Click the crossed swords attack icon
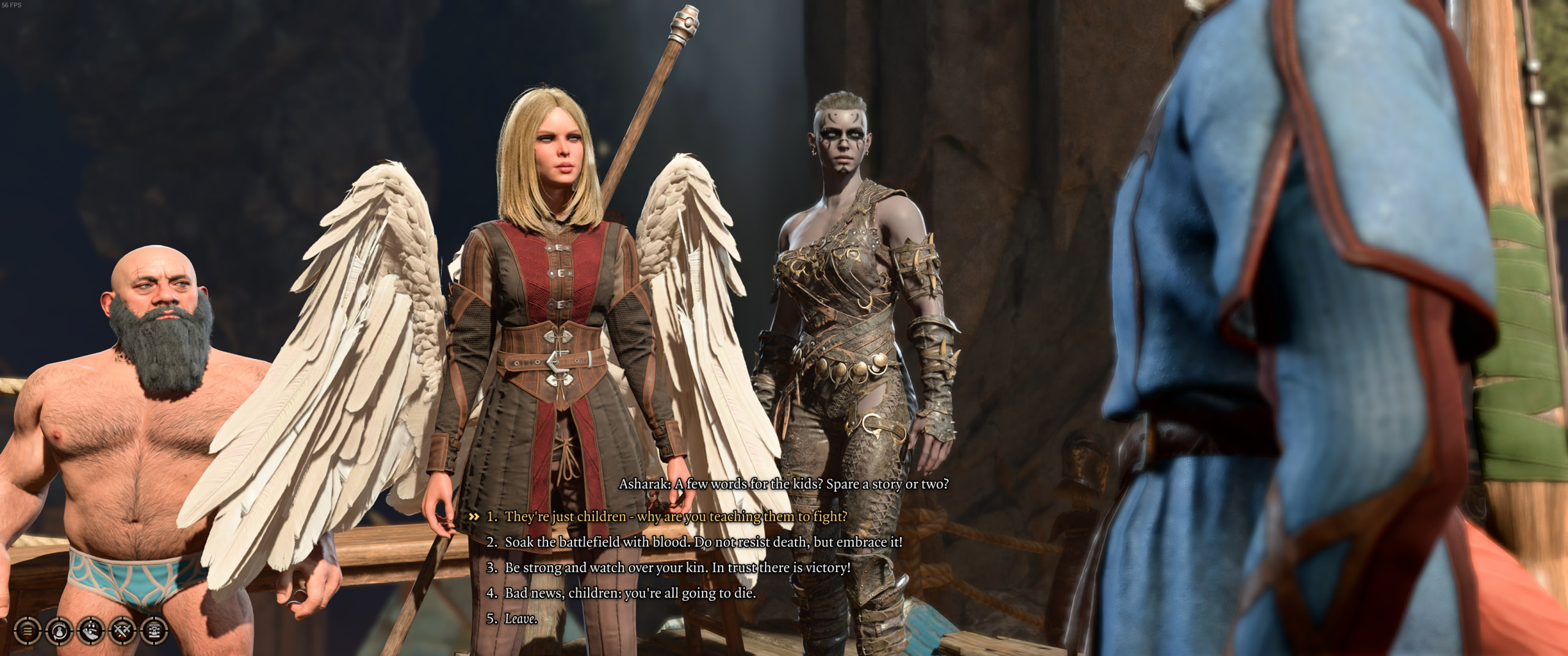1568x656 pixels. tap(123, 630)
